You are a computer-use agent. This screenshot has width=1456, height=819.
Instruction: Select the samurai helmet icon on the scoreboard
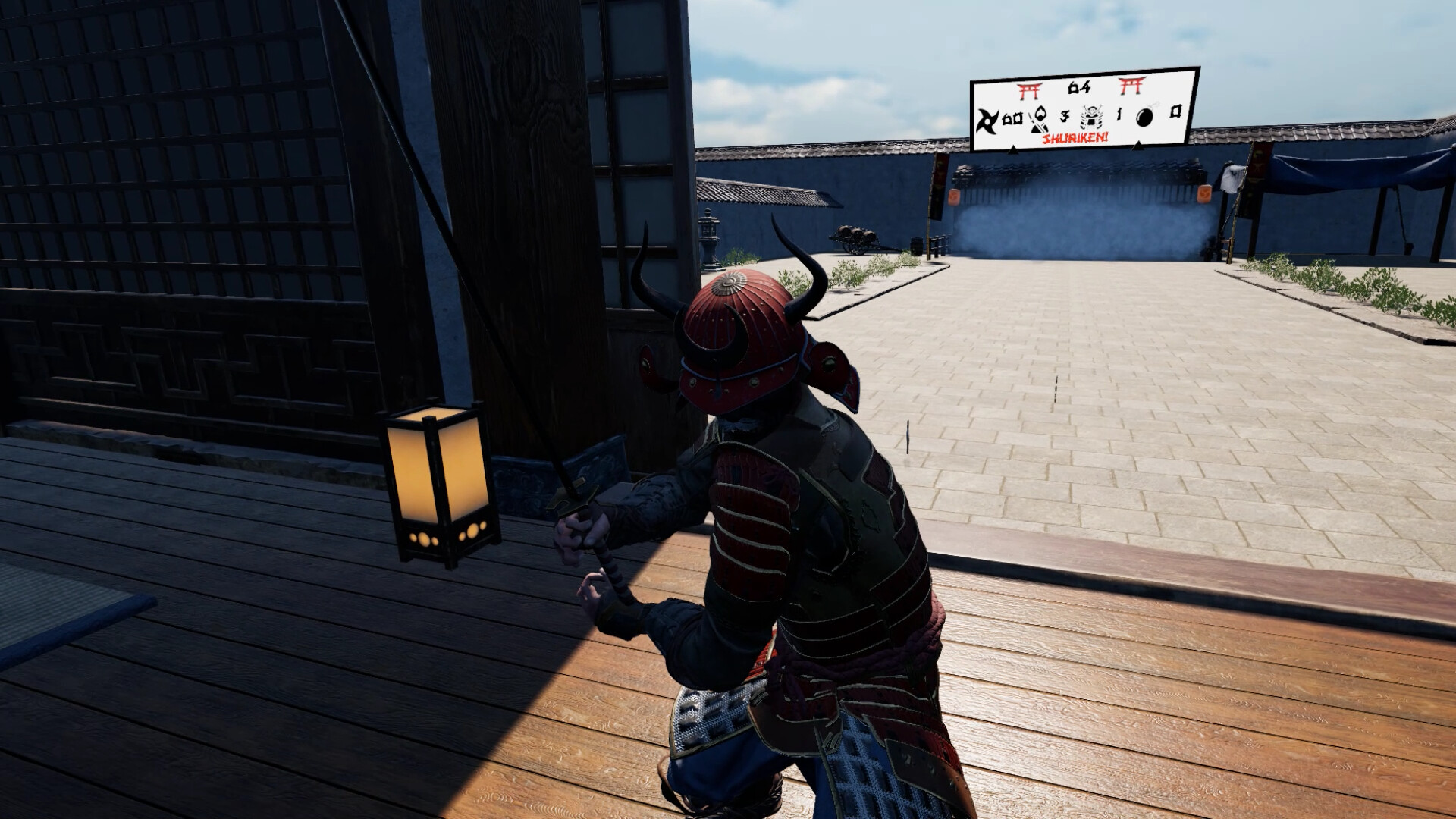click(x=1091, y=117)
